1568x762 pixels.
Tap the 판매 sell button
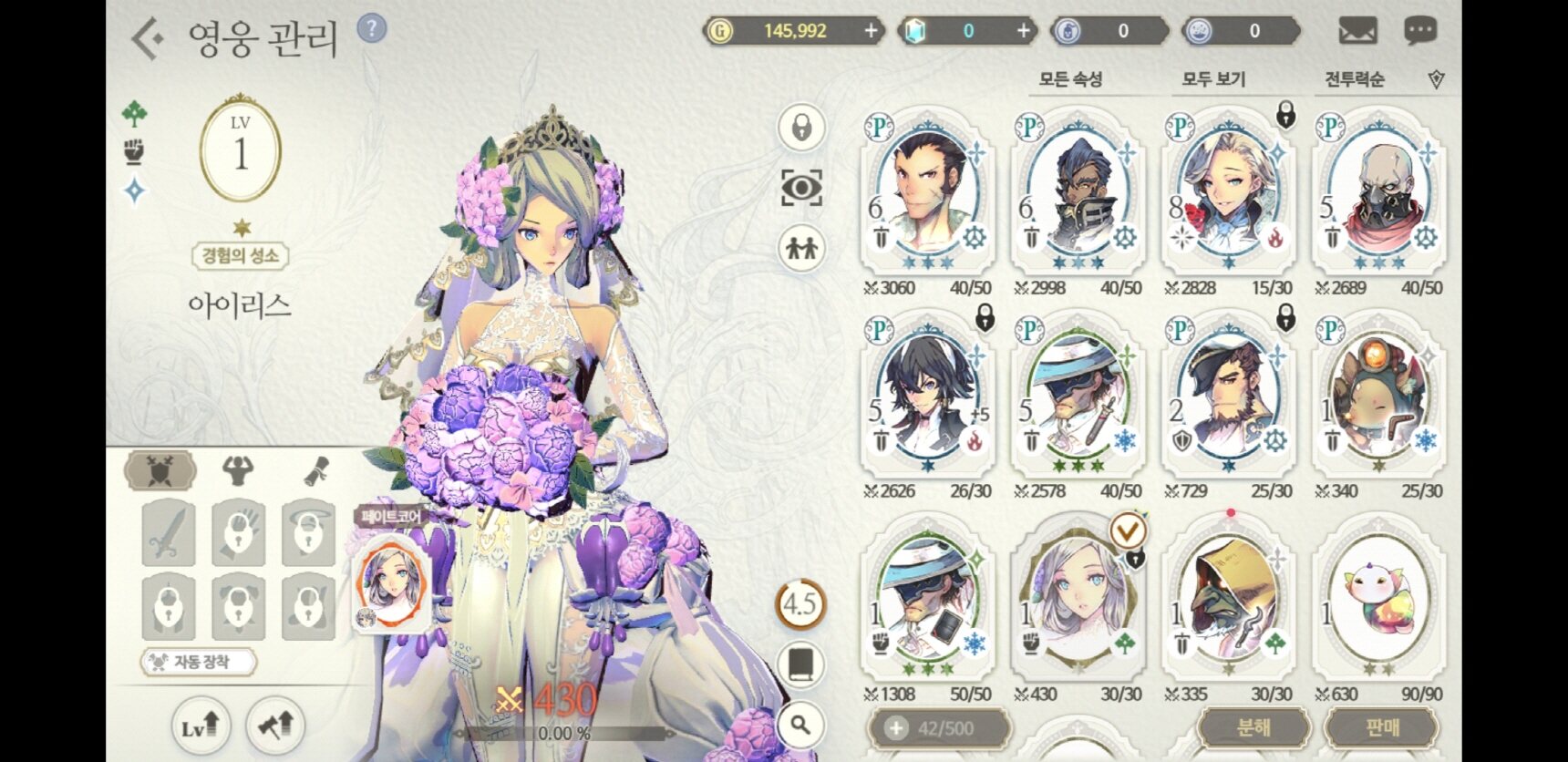(1381, 727)
